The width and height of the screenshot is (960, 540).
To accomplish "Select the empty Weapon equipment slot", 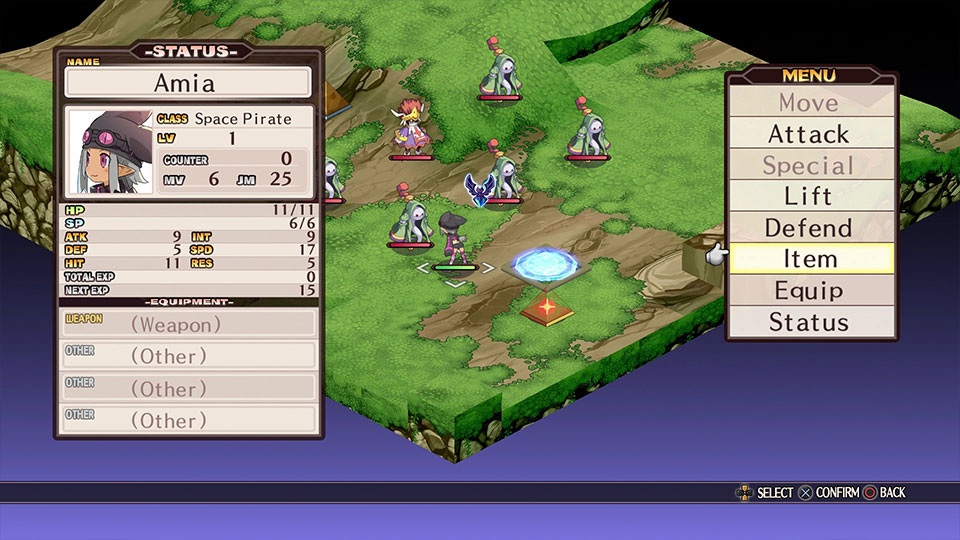I will pos(189,324).
